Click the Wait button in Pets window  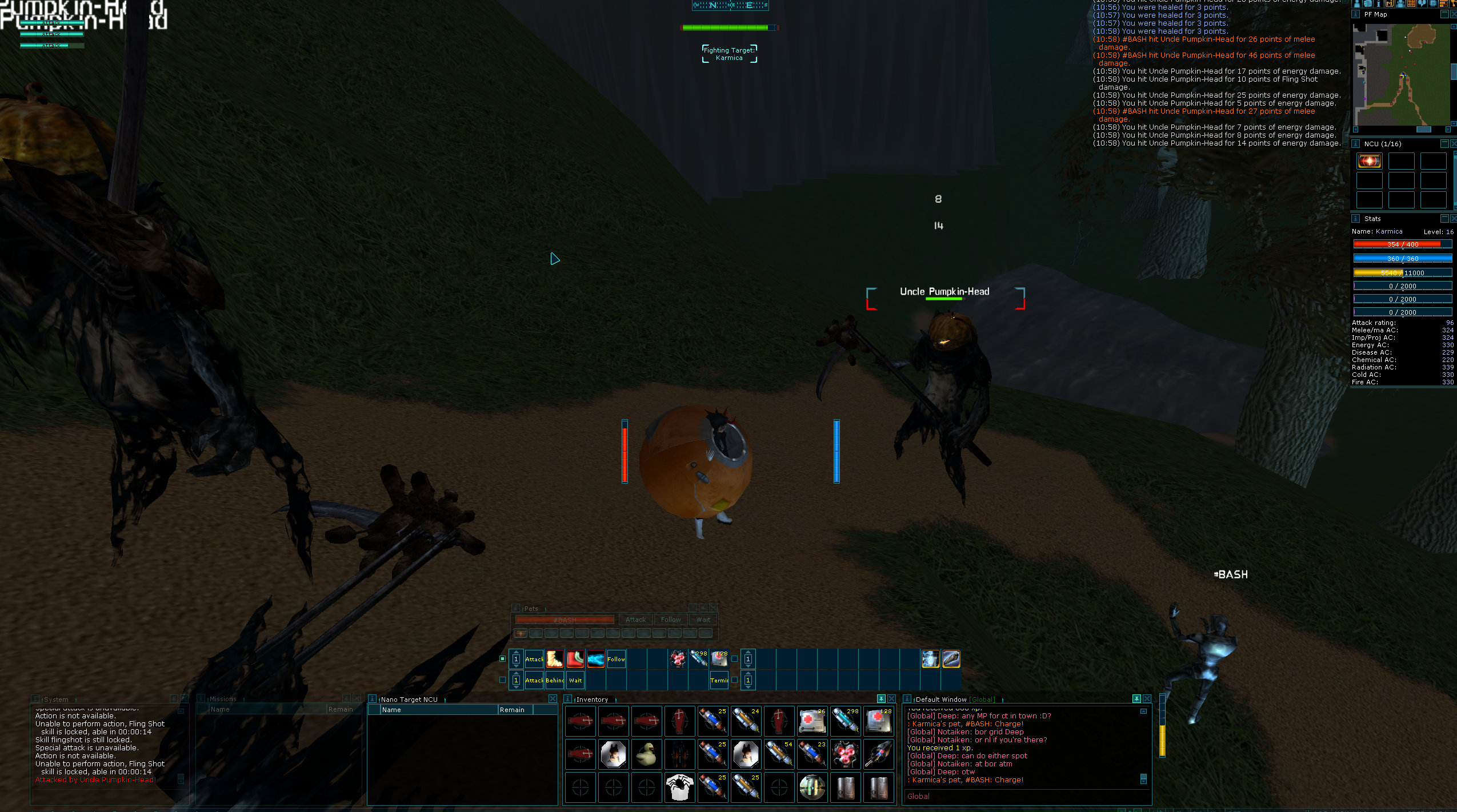[x=703, y=620]
